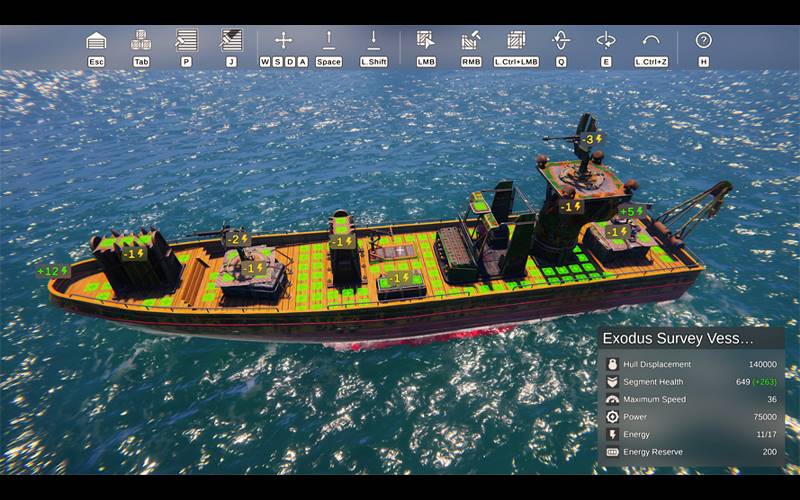Select the stacked blocks parts icon
The height and width of the screenshot is (500, 800).
point(141,41)
